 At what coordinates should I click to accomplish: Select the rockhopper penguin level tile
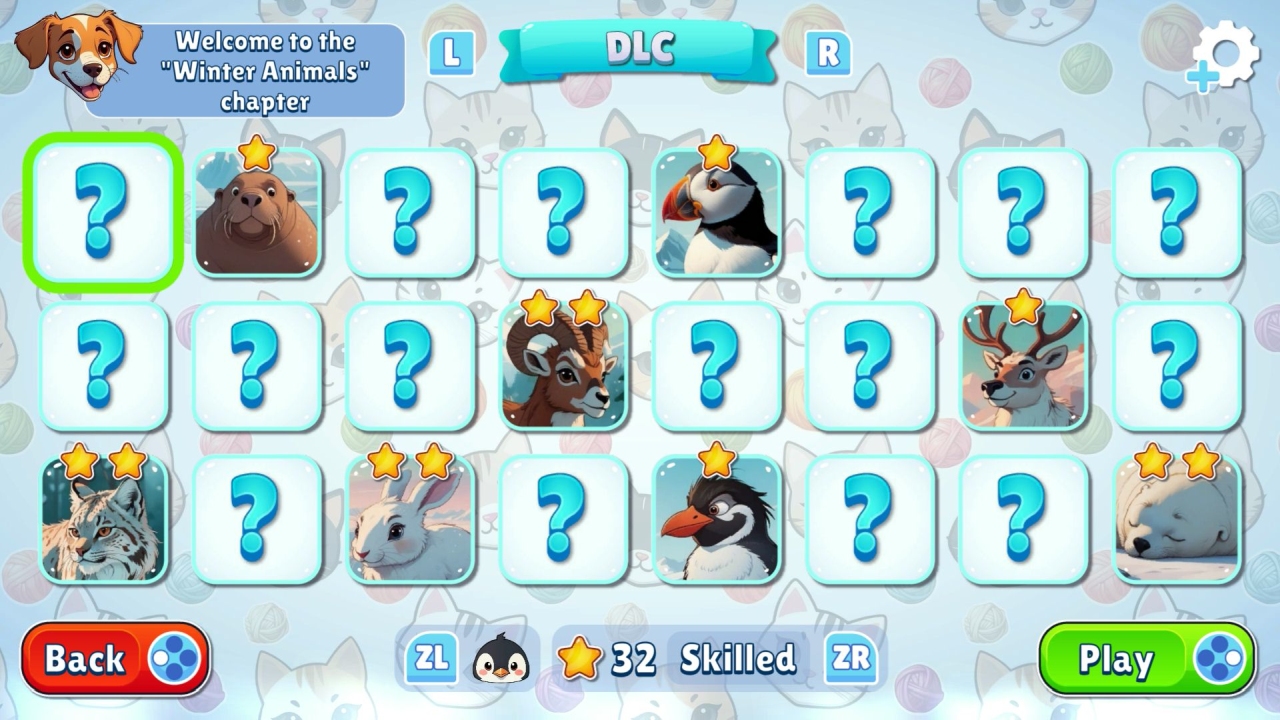tap(718, 521)
